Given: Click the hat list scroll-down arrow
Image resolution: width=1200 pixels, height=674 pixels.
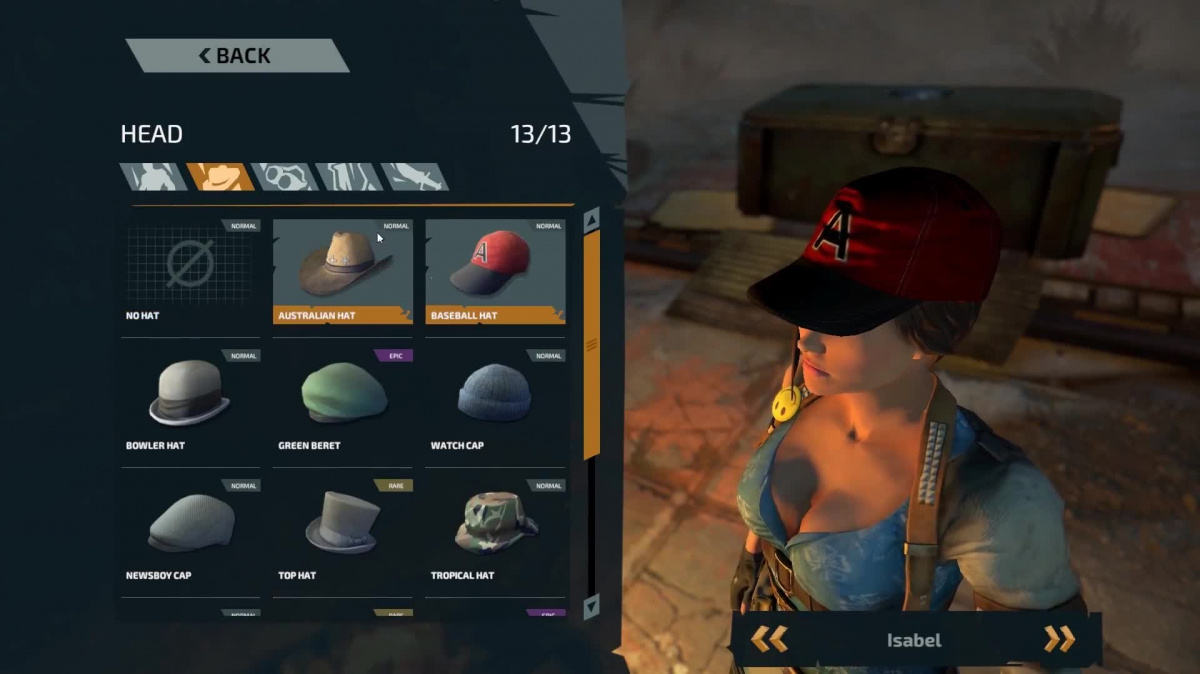Looking at the screenshot, I should 591,606.
